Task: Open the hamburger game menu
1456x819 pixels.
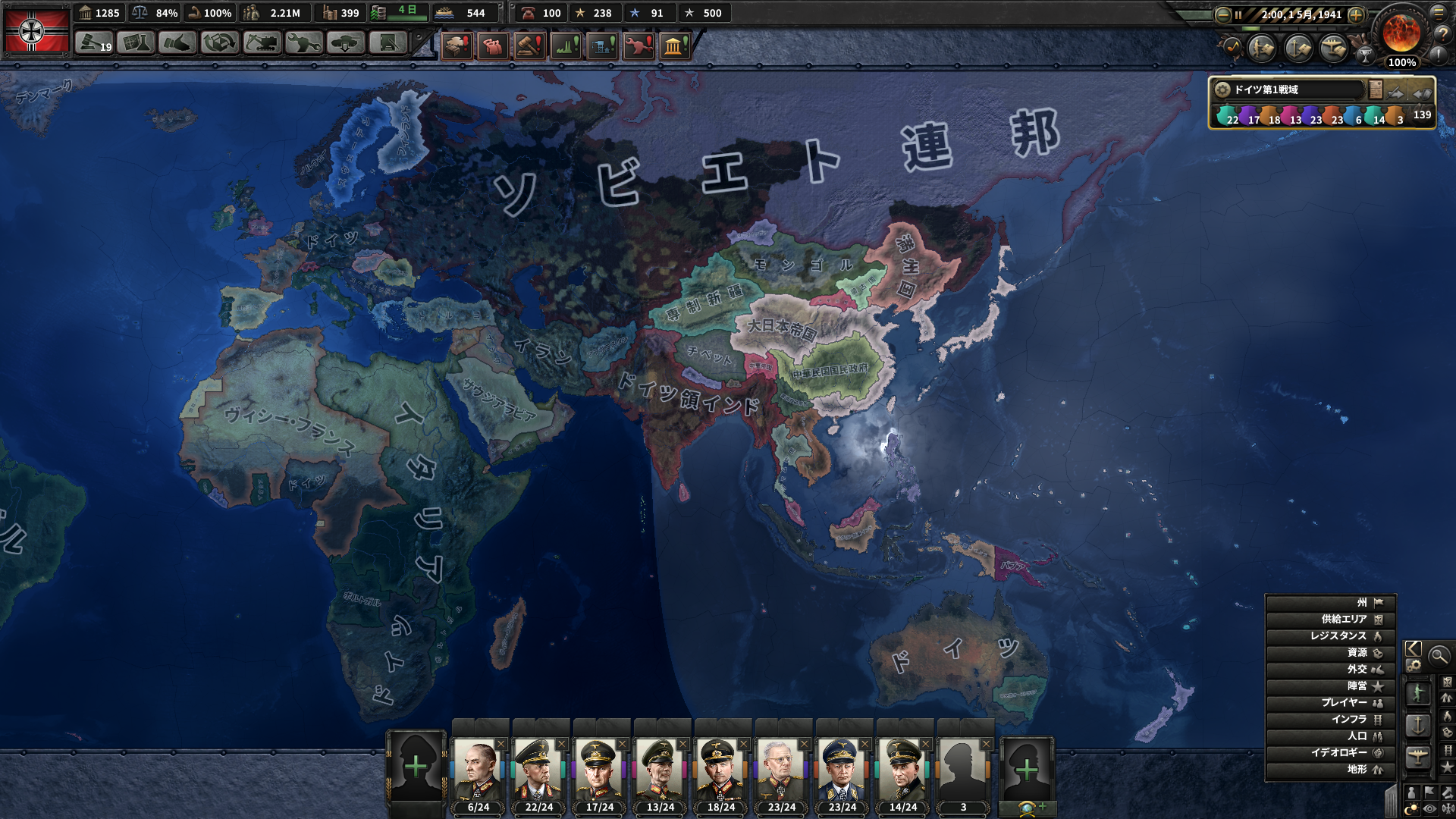Action: pos(1439,12)
